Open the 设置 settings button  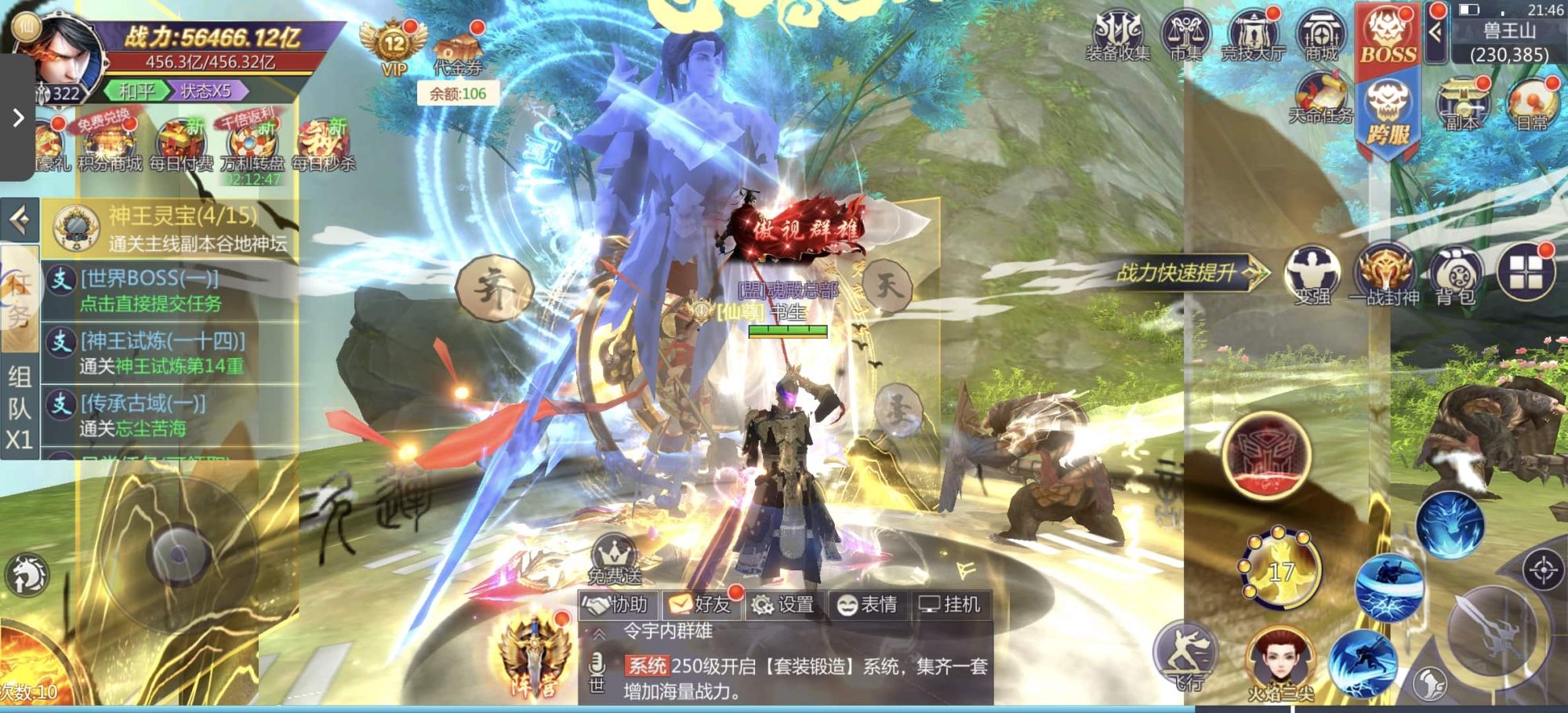point(782,605)
